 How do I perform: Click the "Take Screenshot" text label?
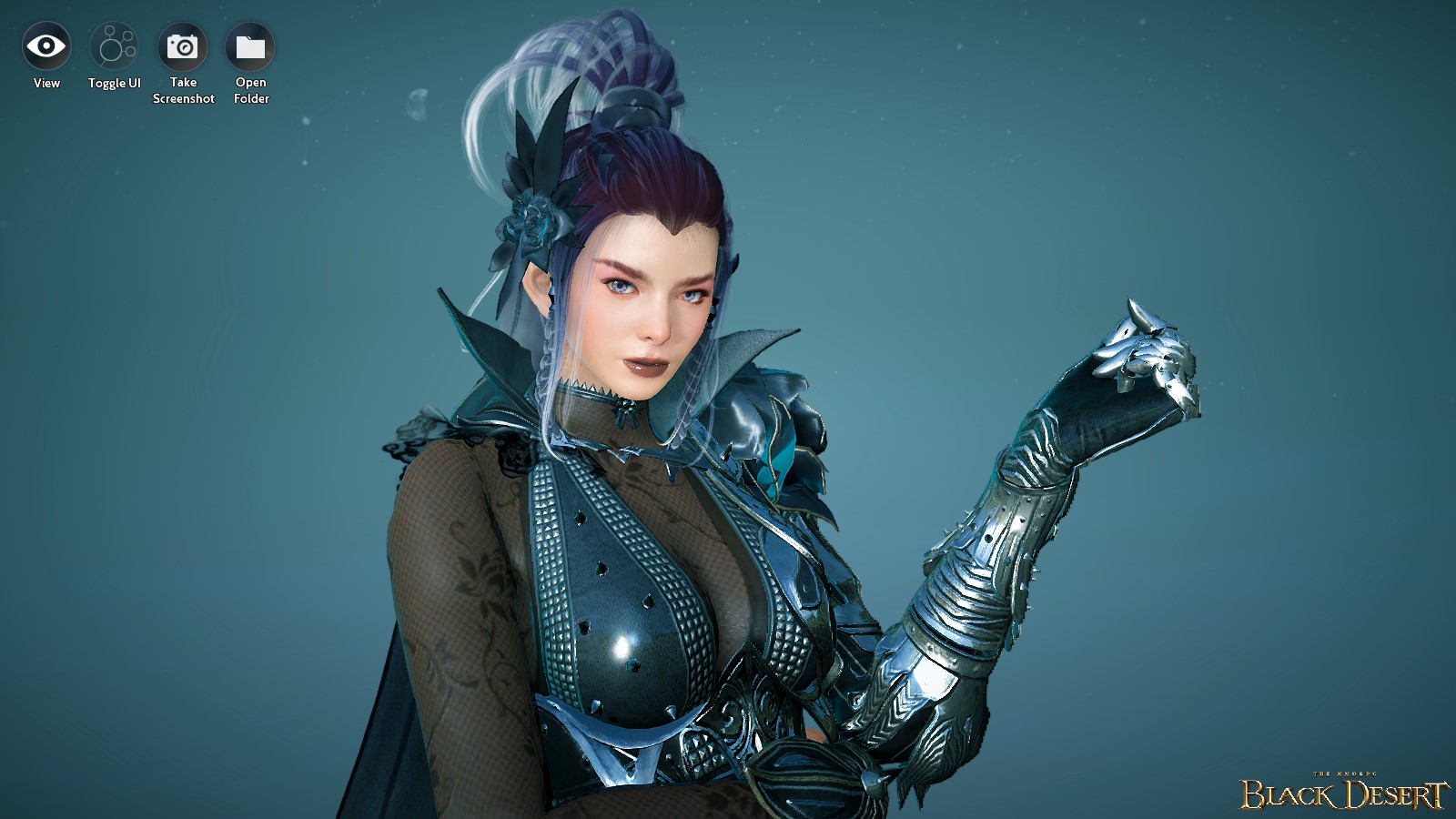coord(184,90)
